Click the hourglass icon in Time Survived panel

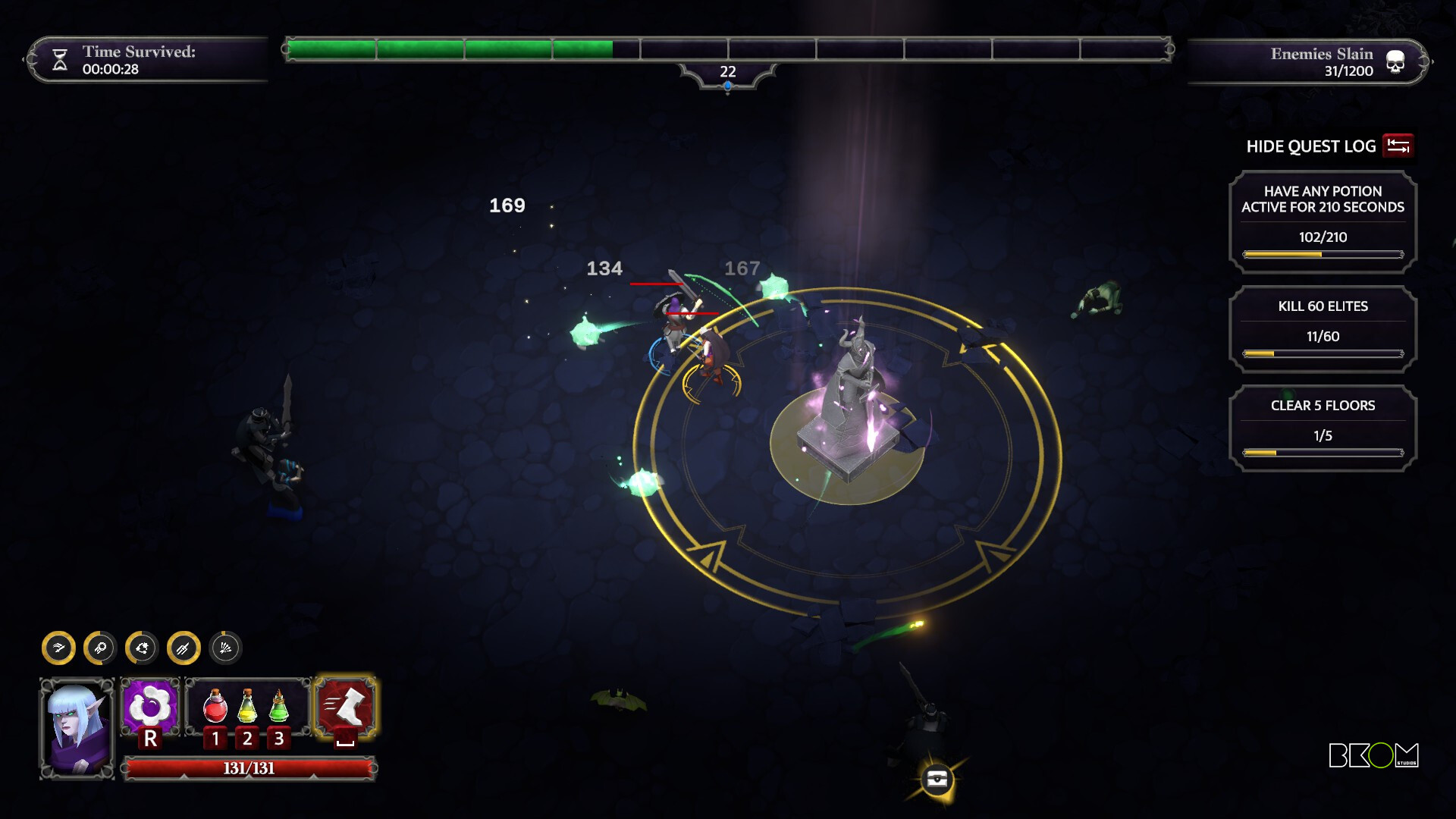point(60,61)
